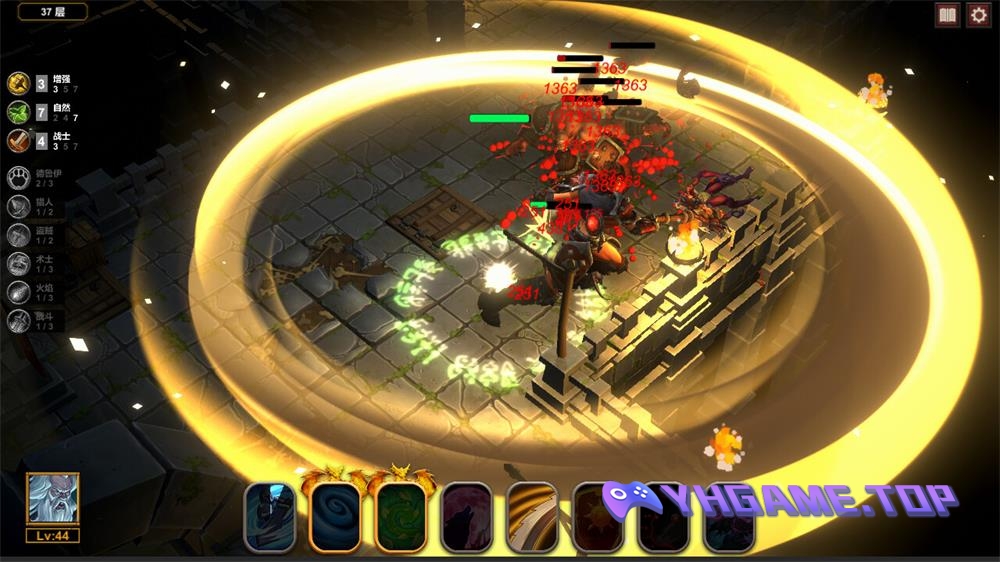Select the white-bearded hero portrait
Screen dimensions: 1000x562
pyautogui.click(x=52, y=500)
